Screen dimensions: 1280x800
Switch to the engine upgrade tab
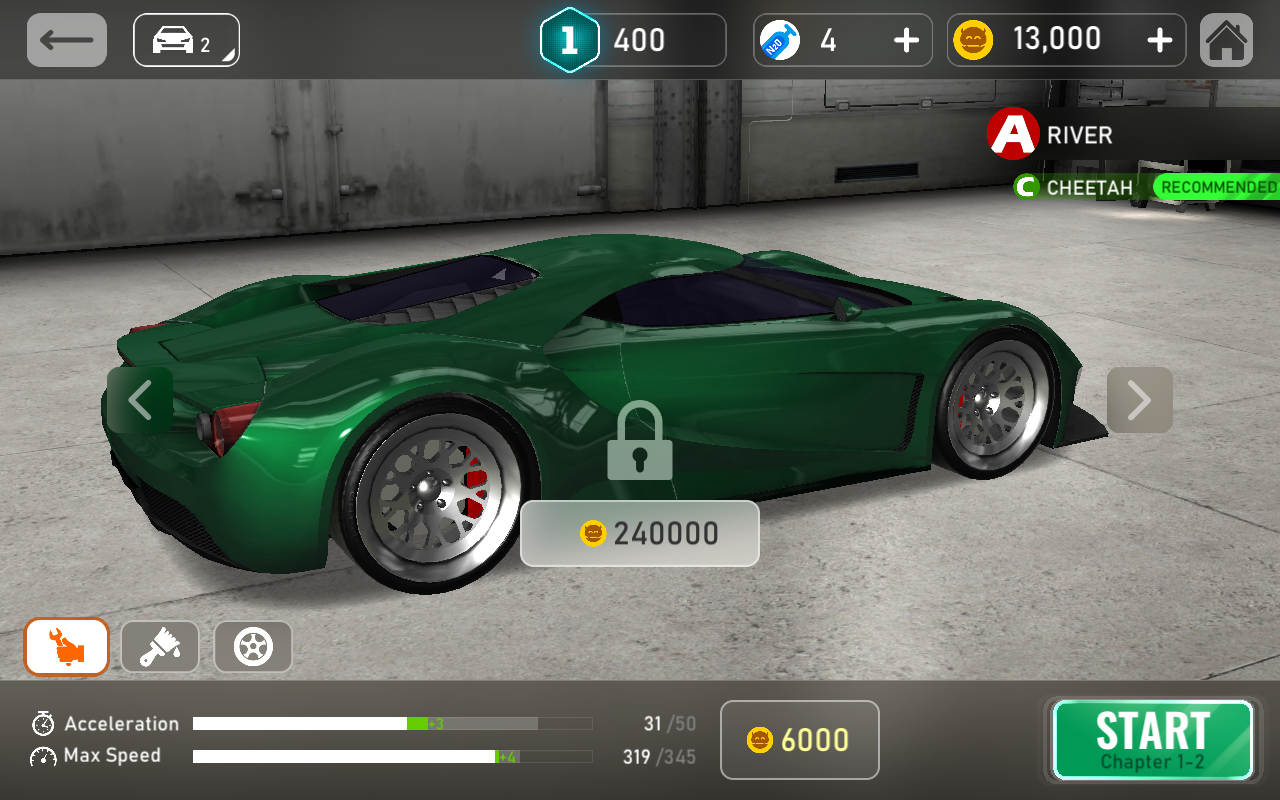coord(67,647)
